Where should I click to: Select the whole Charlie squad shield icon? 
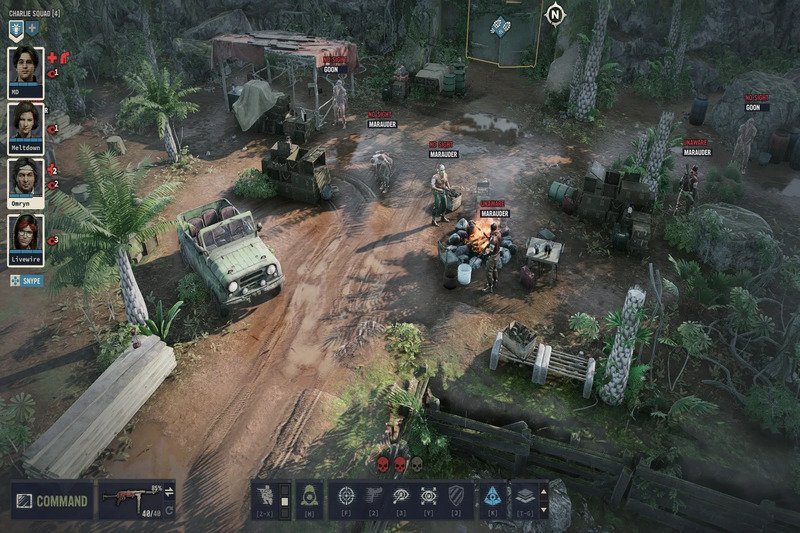coord(17,30)
